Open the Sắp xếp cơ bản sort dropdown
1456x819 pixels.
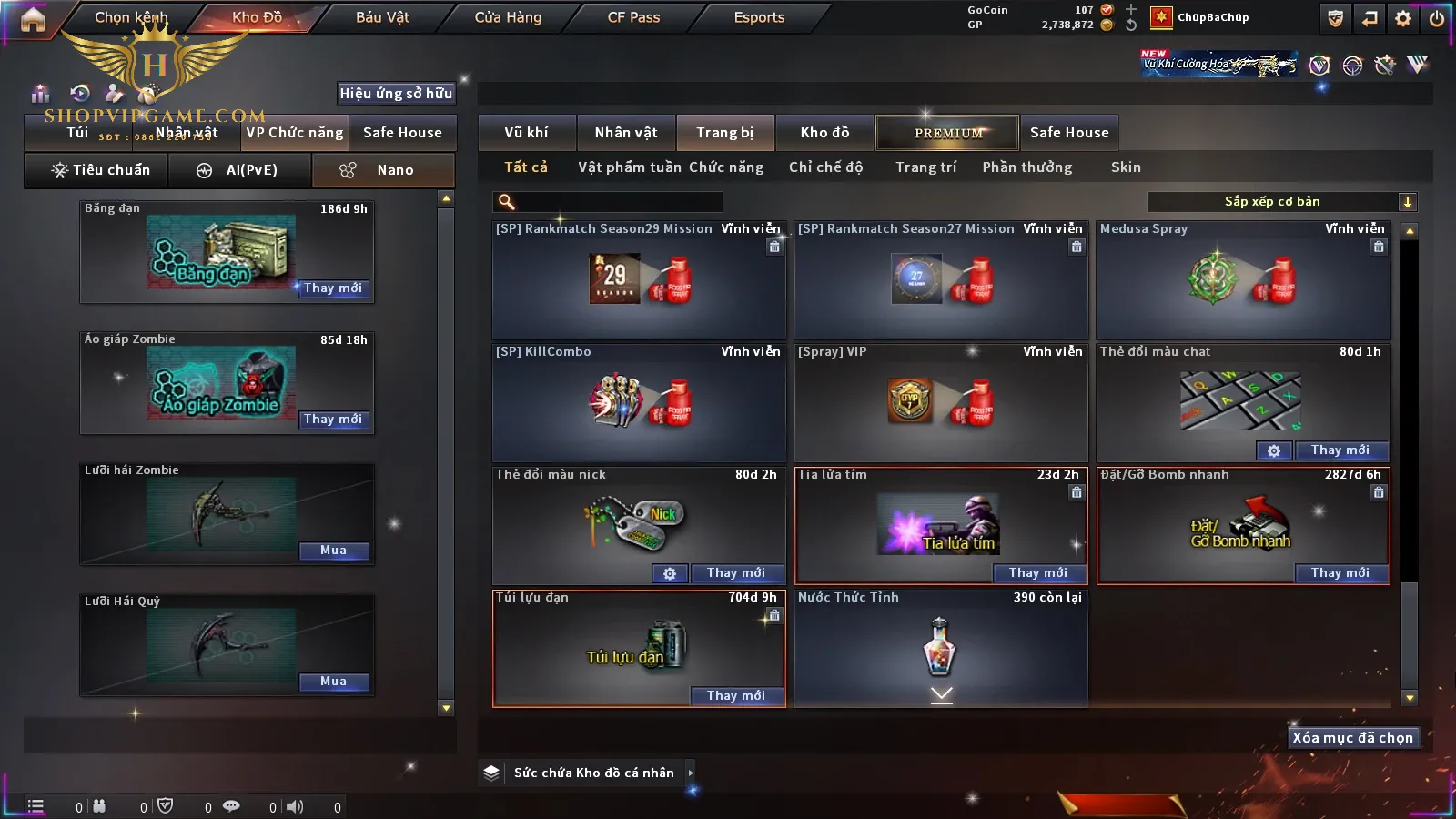(1281, 202)
